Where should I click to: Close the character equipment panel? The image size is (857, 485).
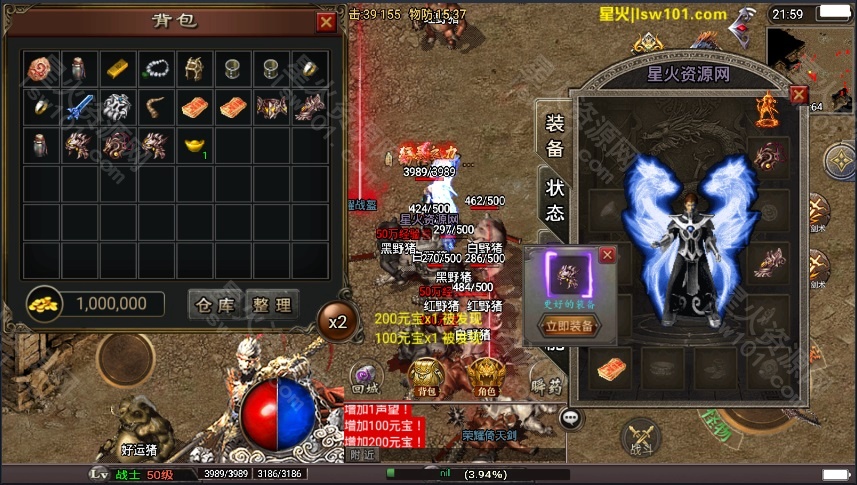point(798,95)
